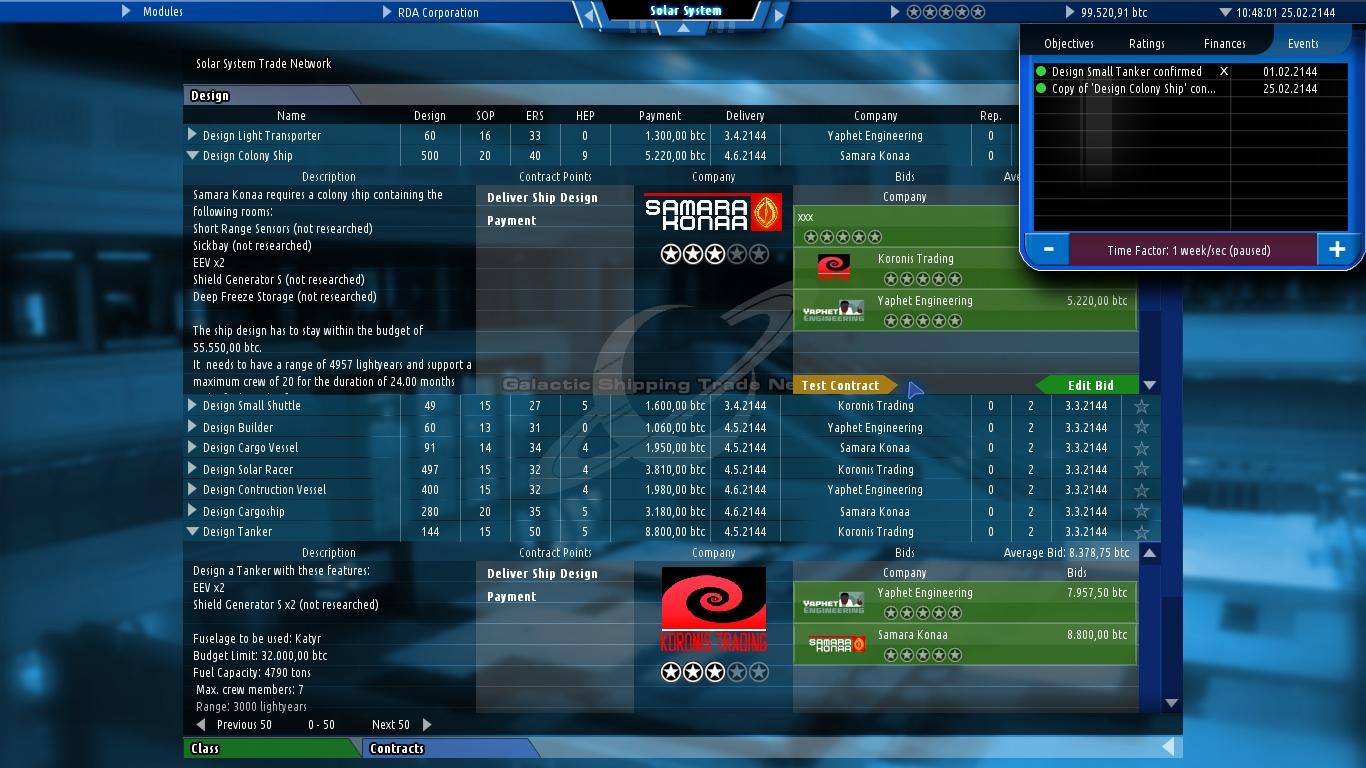Switch to the Finances tab in the events panel
The image size is (1366, 768).
pos(1223,43)
